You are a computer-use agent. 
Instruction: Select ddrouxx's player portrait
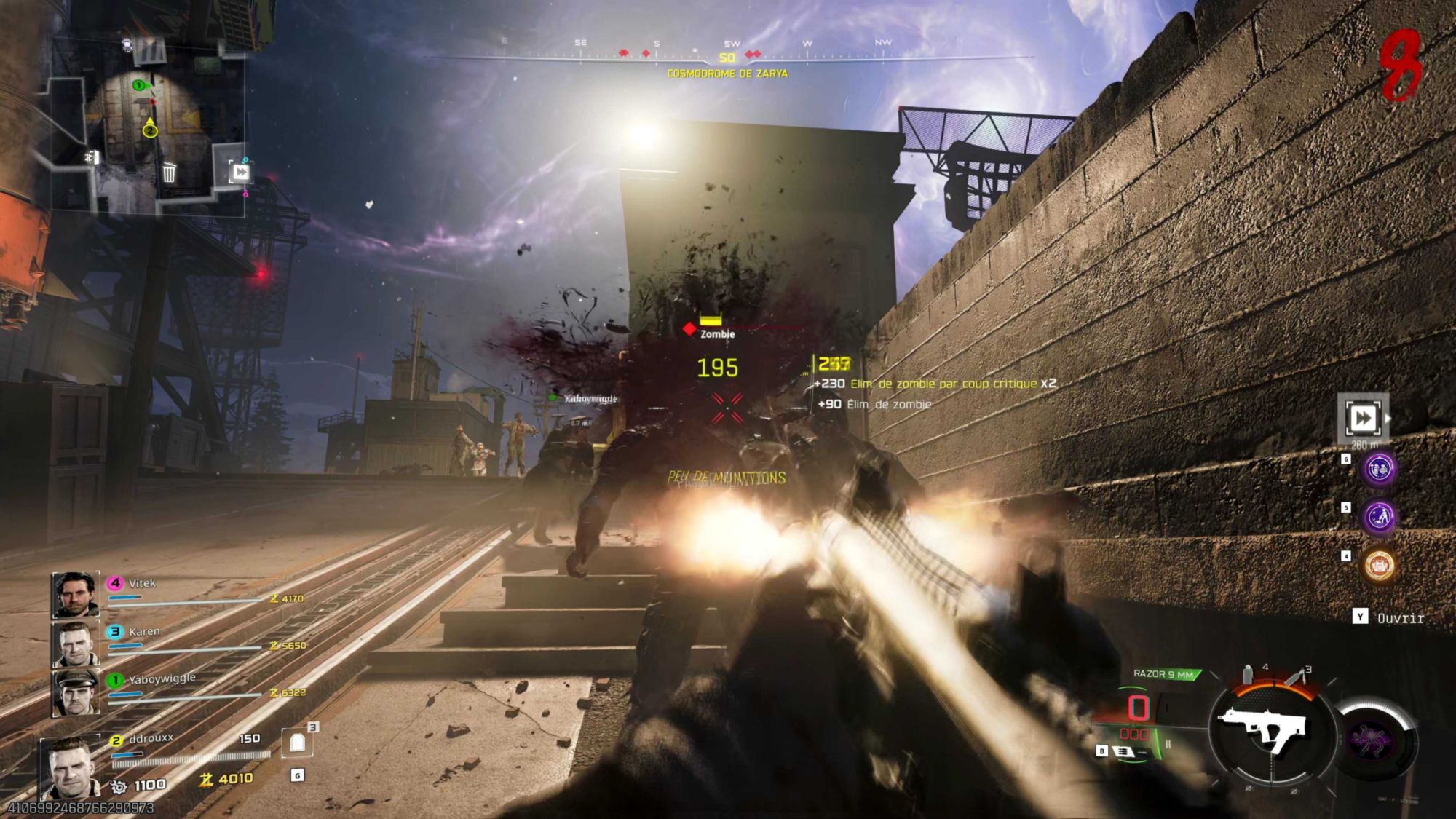[71, 767]
